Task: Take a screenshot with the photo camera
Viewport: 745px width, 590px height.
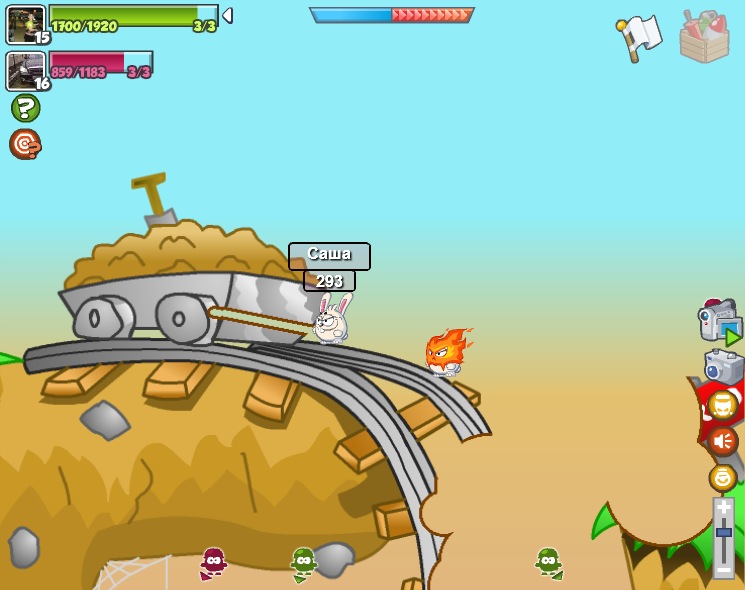Action: (723, 367)
